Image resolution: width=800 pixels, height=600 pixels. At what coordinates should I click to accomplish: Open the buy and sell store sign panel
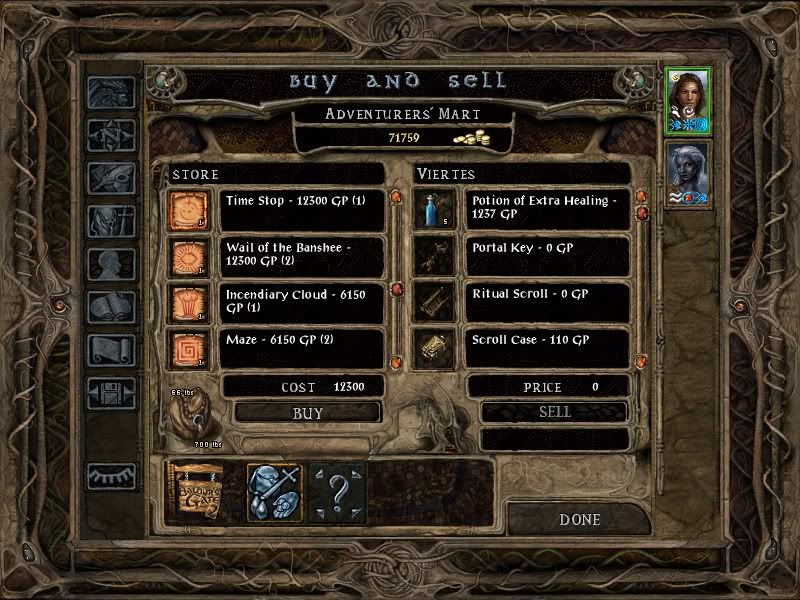pos(197,491)
